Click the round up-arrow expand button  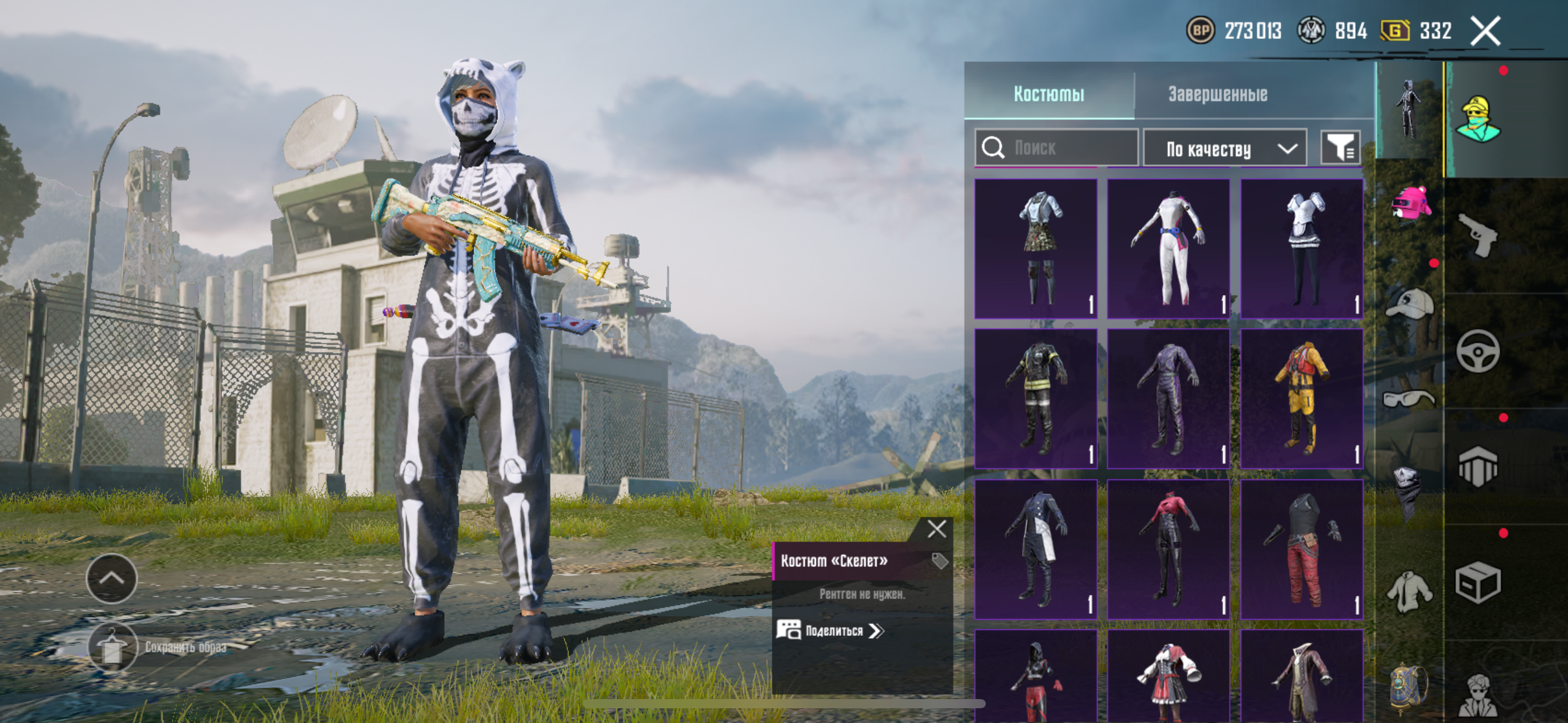tap(112, 578)
